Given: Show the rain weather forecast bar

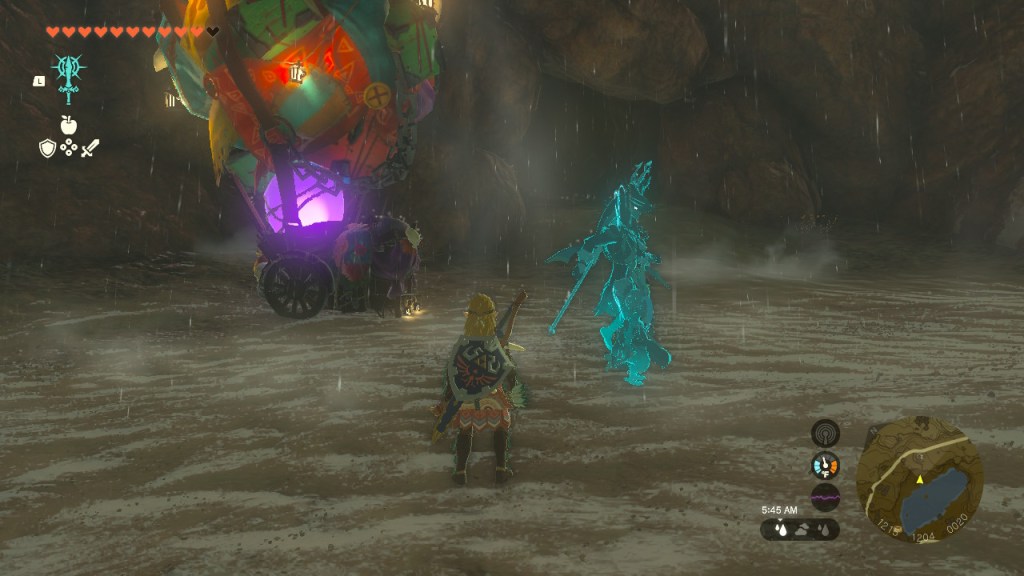Looking at the screenshot, I should (x=799, y=529).
